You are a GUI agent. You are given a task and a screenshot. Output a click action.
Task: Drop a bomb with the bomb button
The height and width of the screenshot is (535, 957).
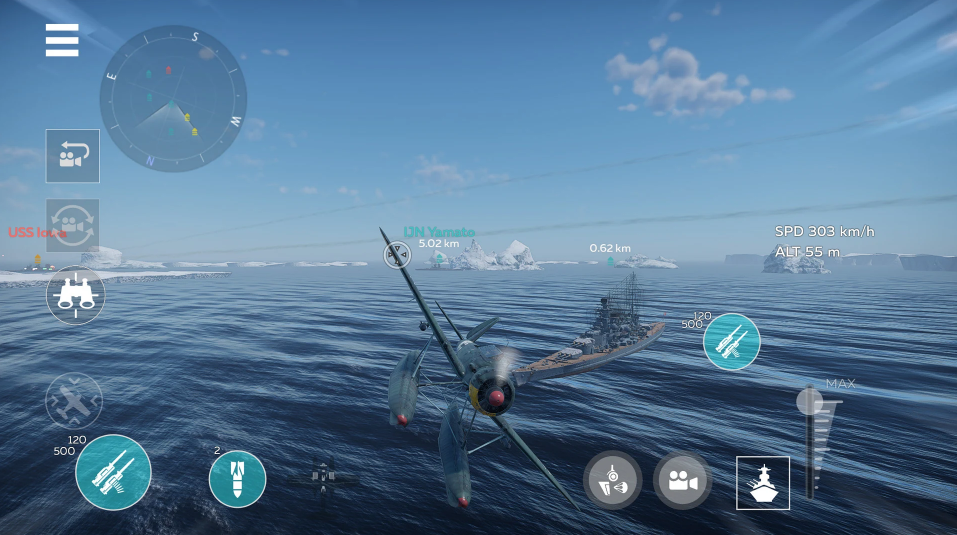237,479
